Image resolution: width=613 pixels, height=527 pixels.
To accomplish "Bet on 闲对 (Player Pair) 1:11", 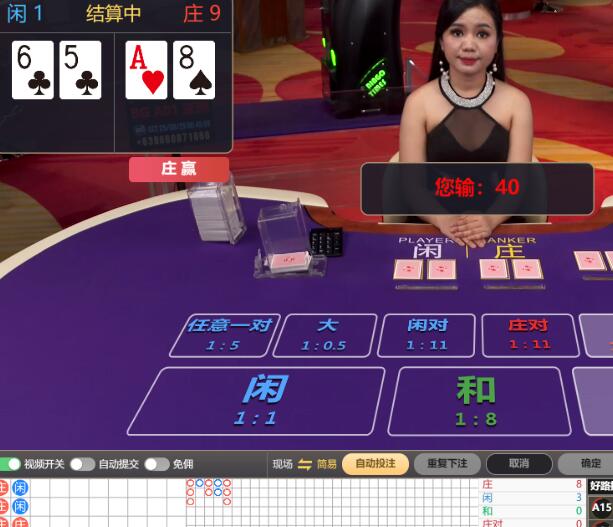I will 426,335.
